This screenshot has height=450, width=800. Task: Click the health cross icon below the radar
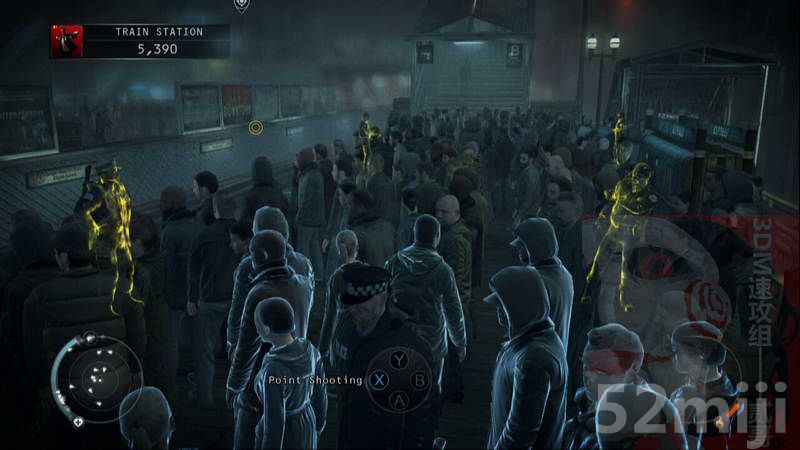(x=78, y=422)
